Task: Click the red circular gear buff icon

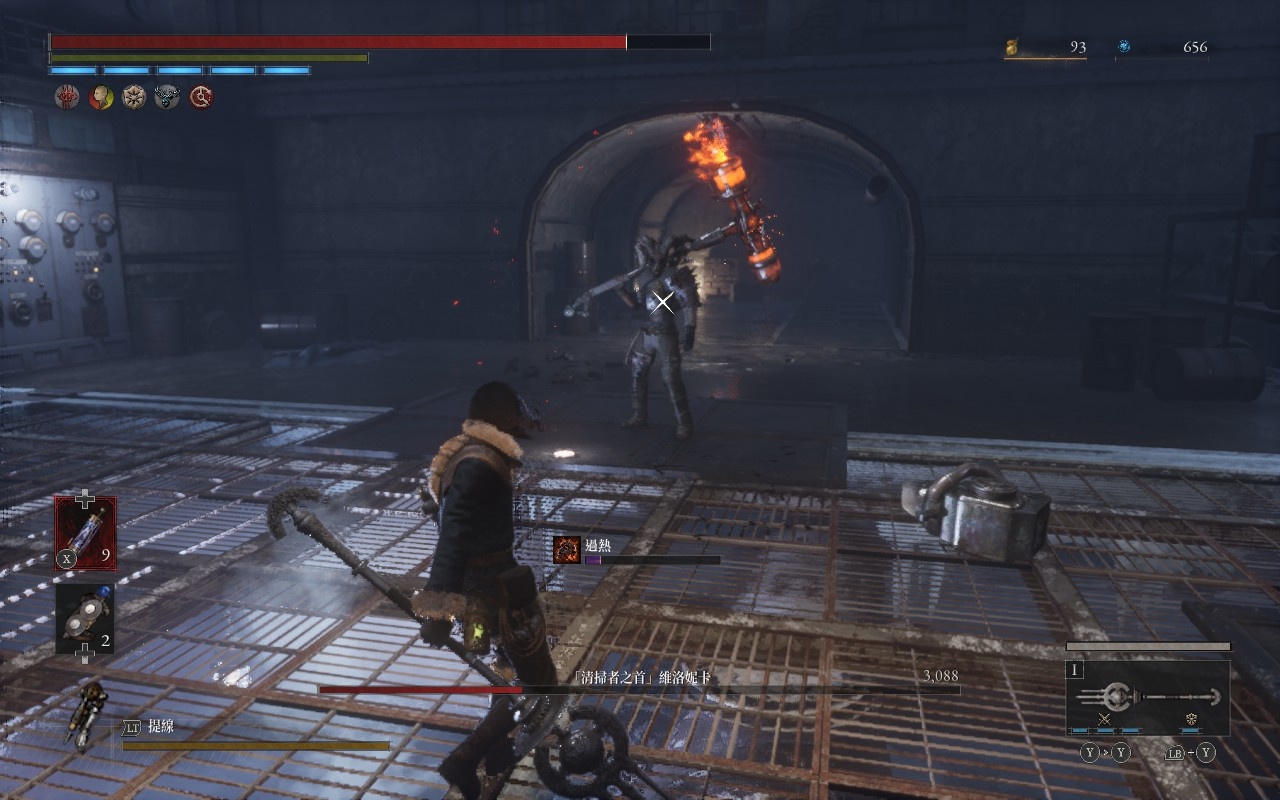Action: [201, 97]
